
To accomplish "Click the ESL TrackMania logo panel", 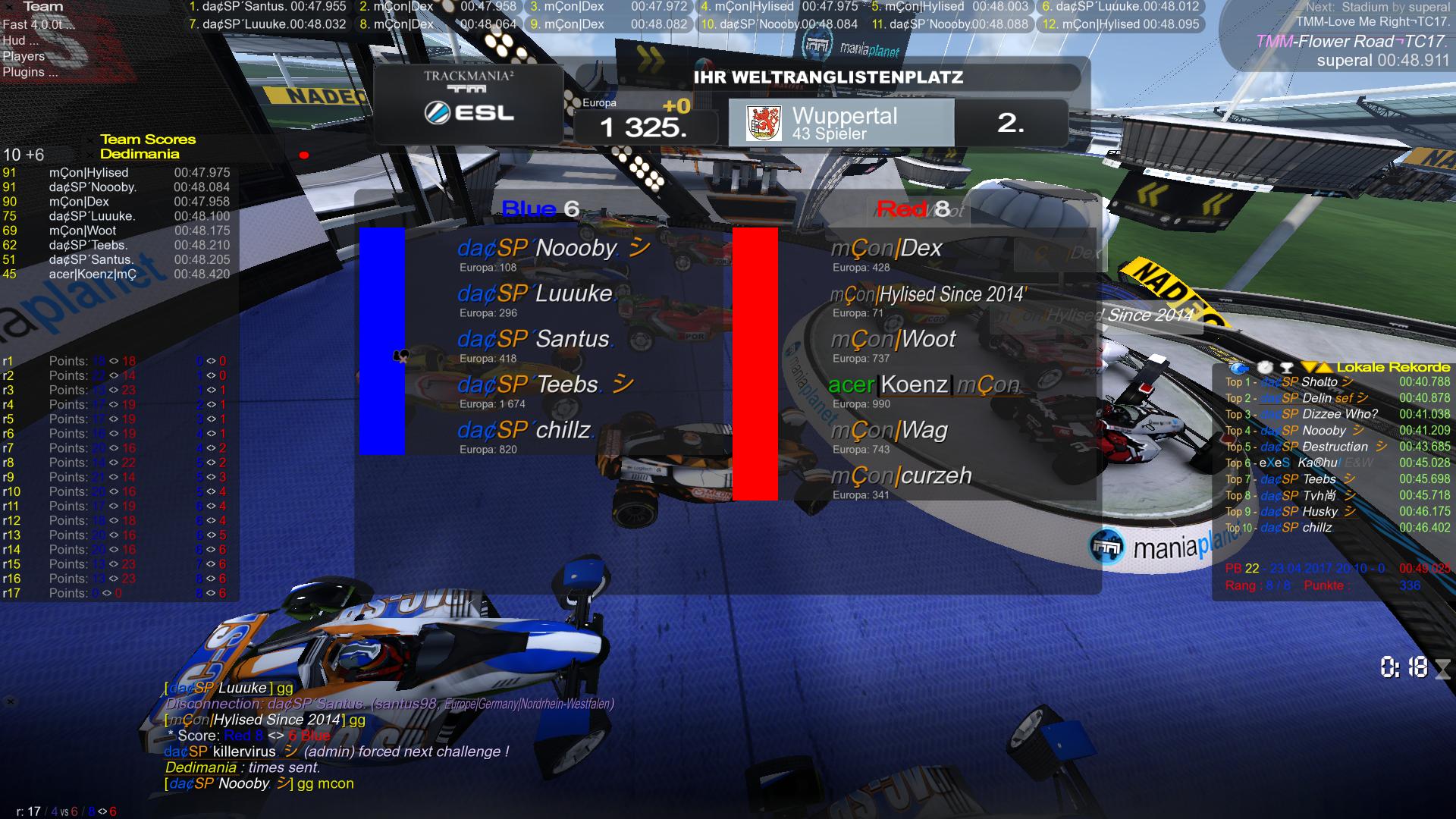I will (x=469, y=104).
